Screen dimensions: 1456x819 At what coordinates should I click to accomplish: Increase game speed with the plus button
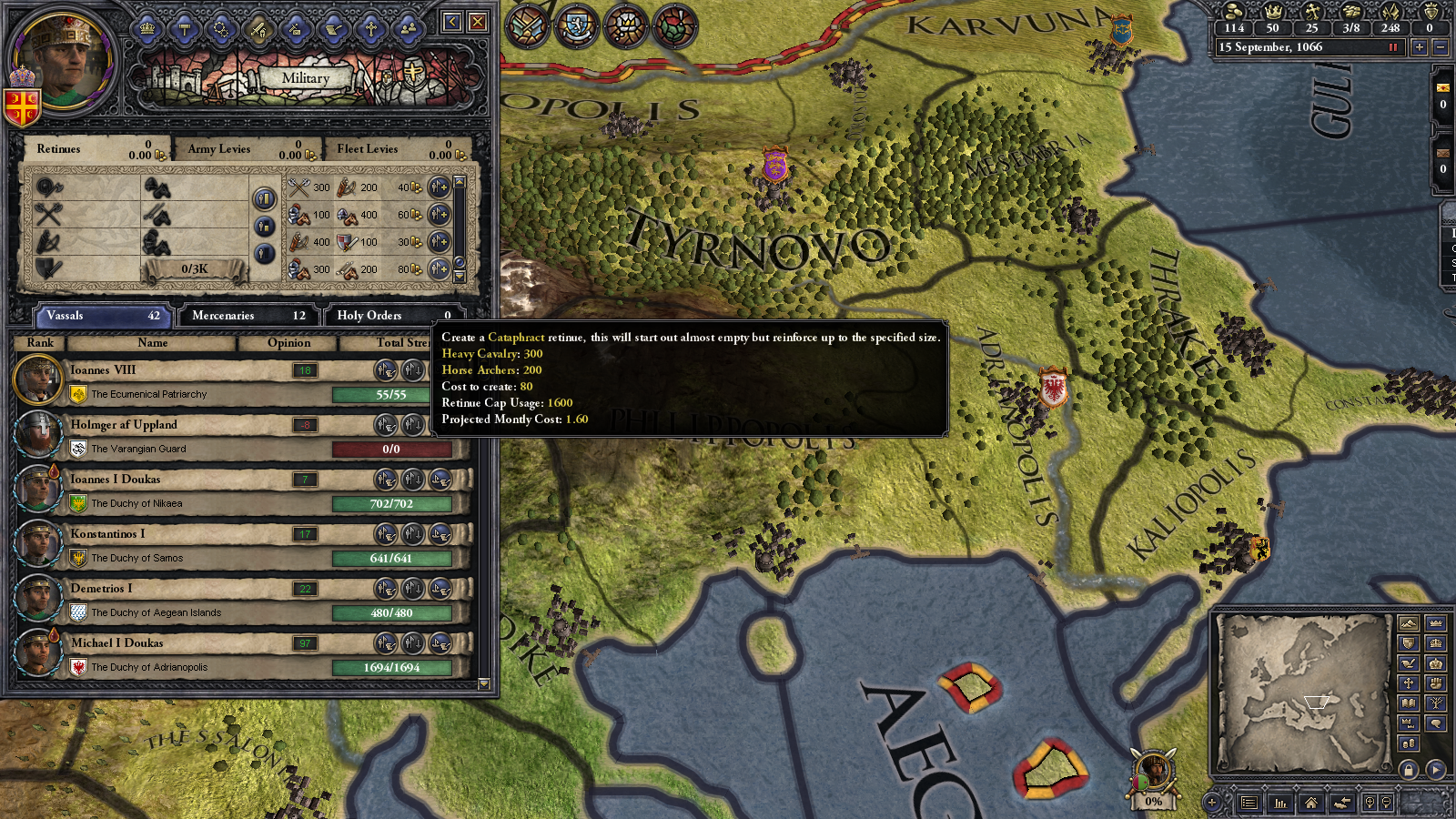coord(1419,47)
